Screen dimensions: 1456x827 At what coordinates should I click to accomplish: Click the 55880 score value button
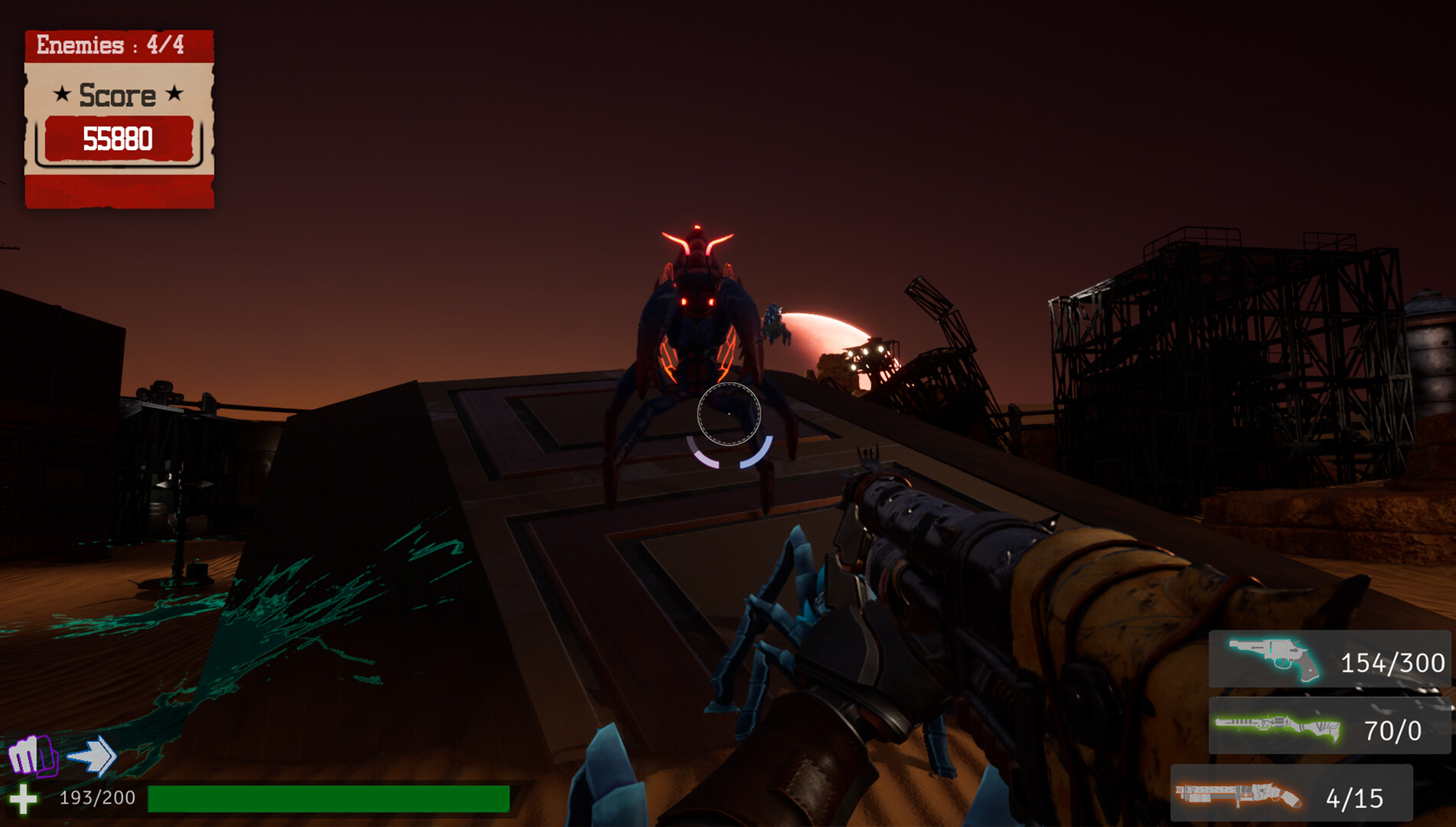(119, 140)
